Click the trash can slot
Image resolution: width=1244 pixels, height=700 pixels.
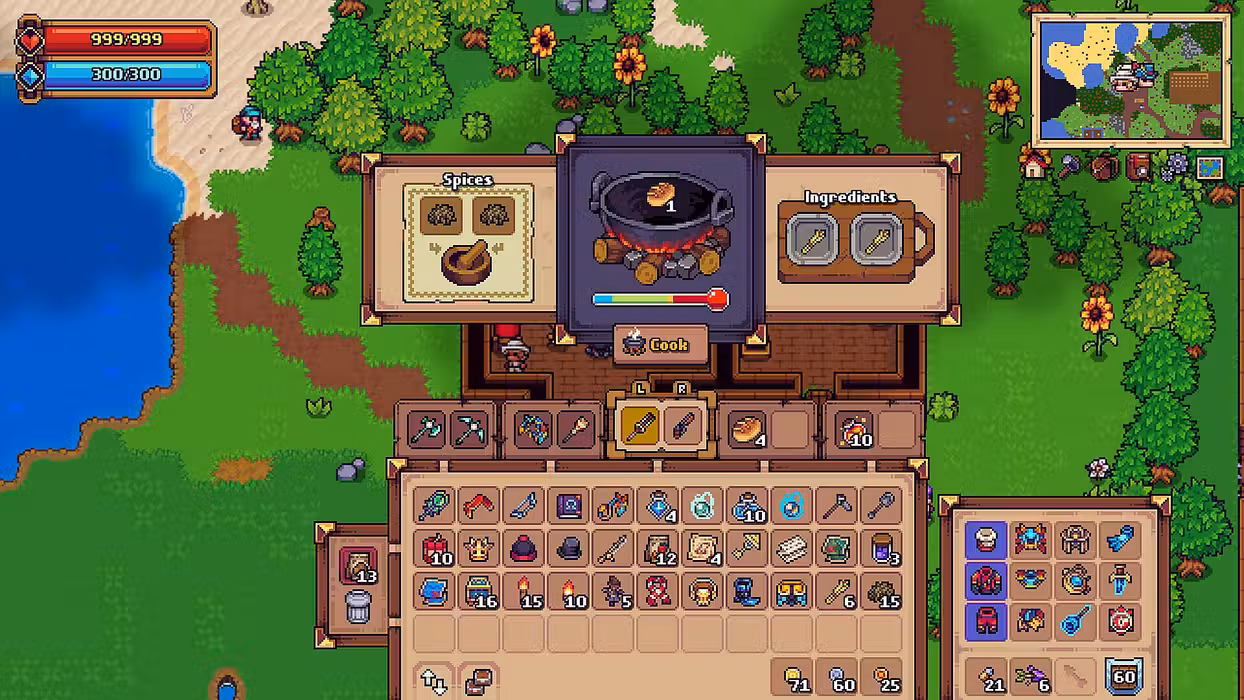click(358, 607)
